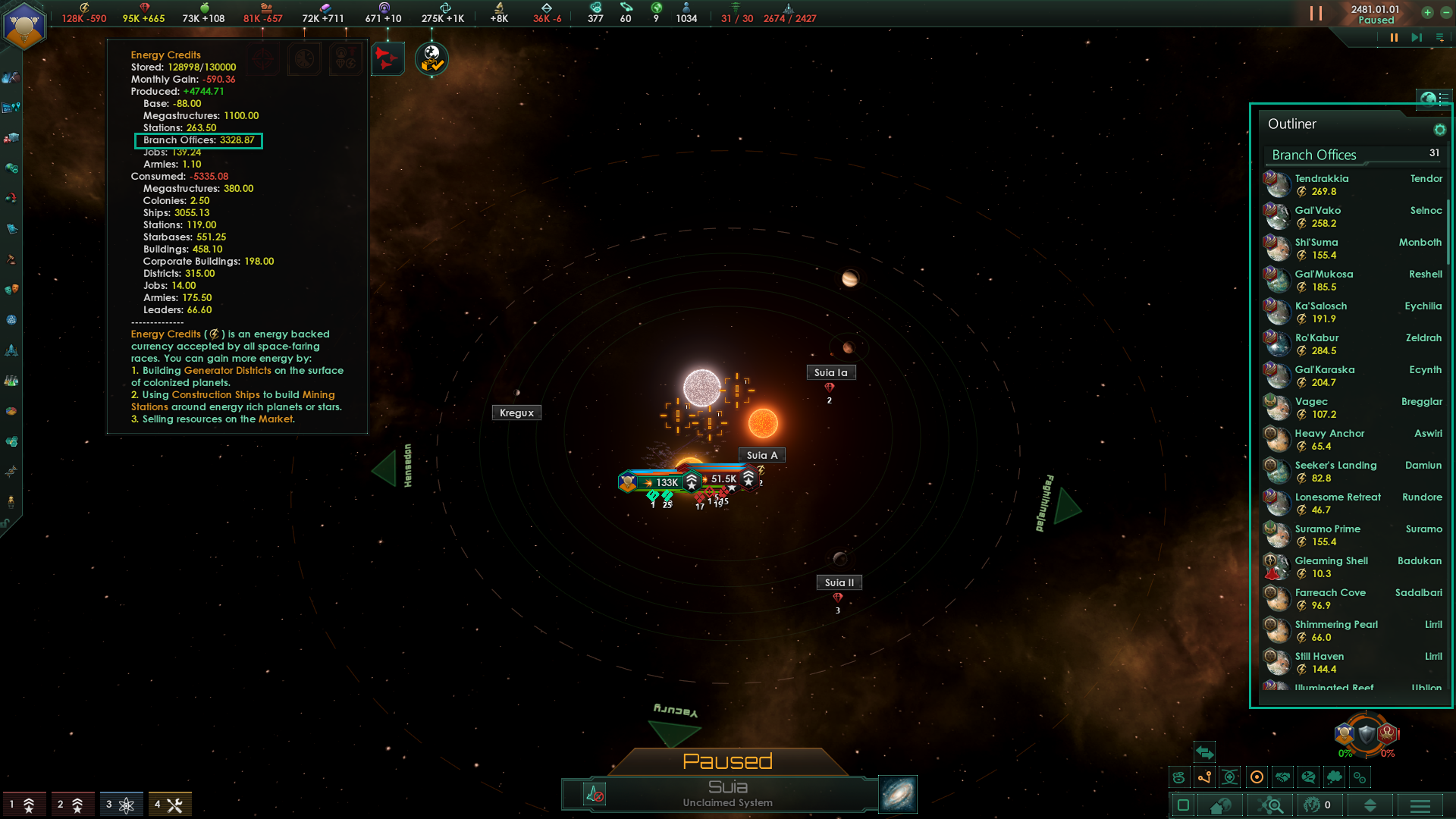The height and width of the screenshot is (819, 1456).
Task: Select control group 4 with wrench icon
Action: (x=169, y=805)
